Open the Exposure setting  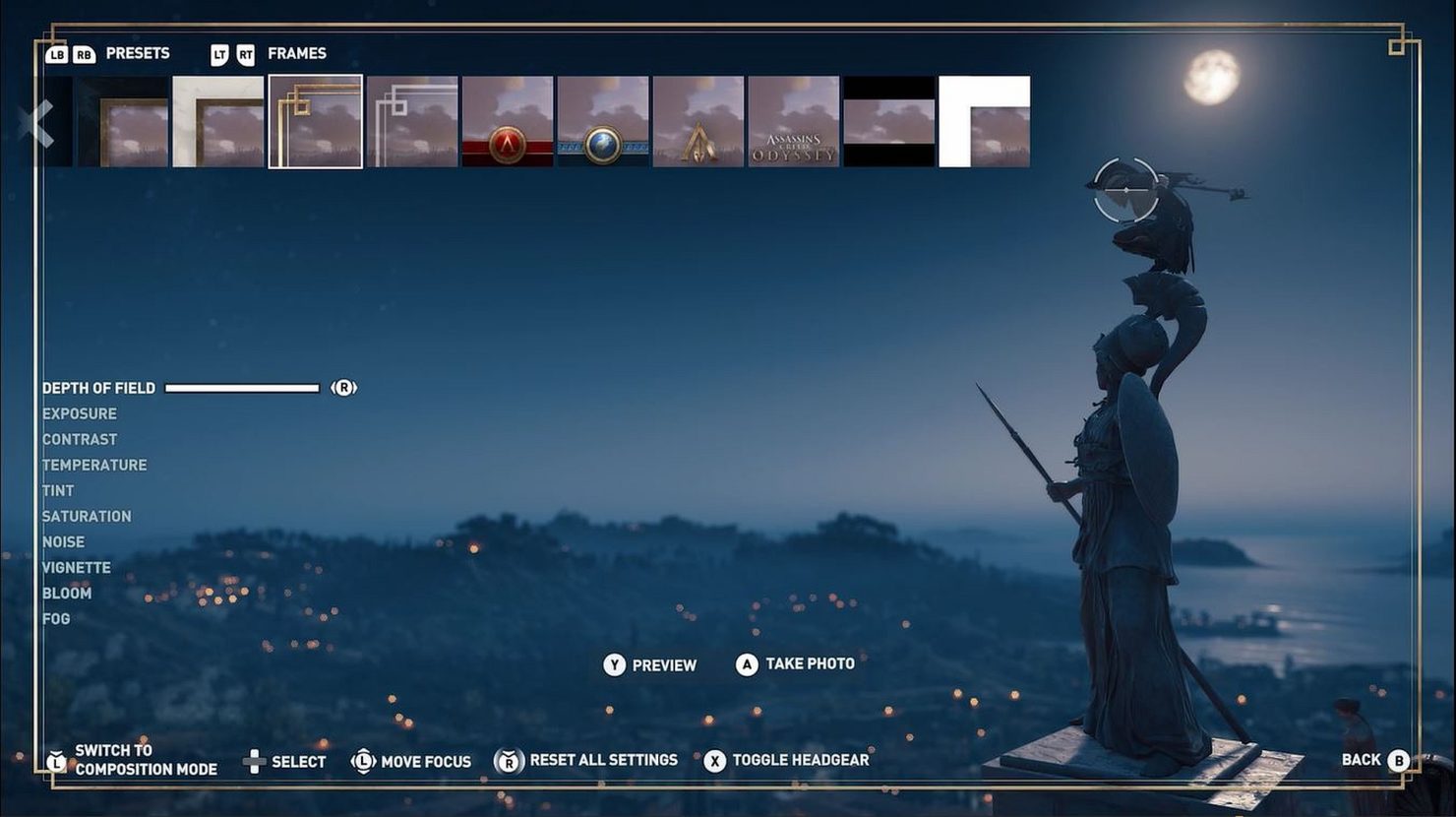pos(79,413)
